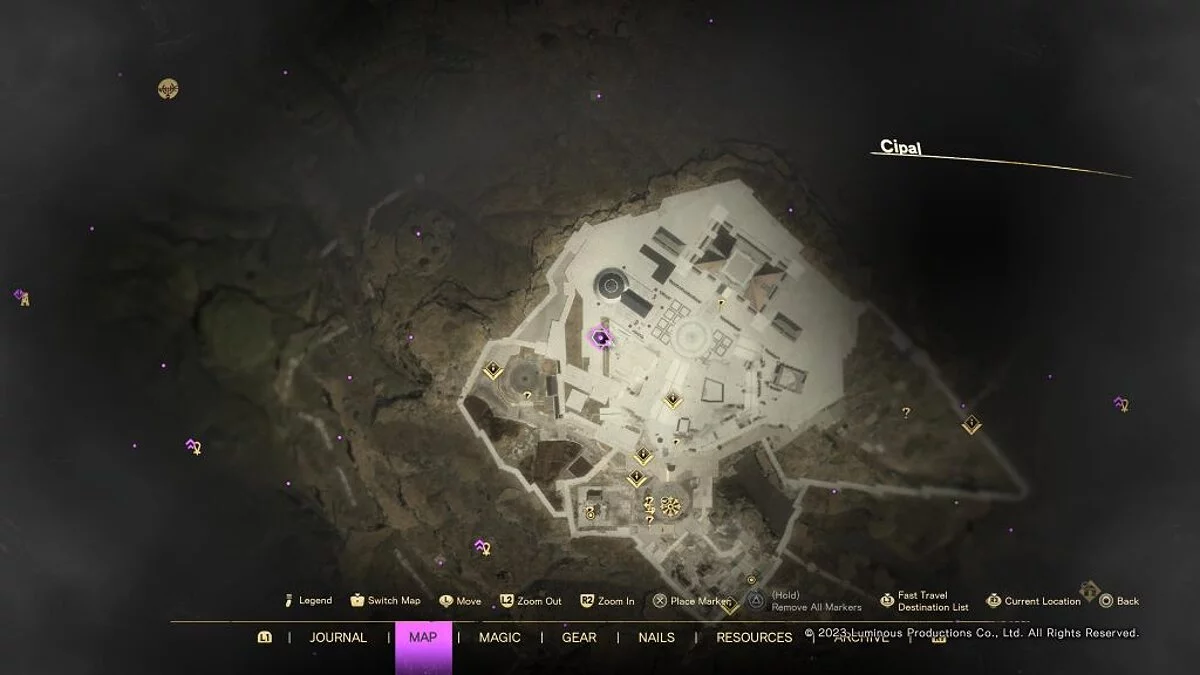
Task: Click the gold wheel-shaped marker in the city
Action: coord(670,507)
